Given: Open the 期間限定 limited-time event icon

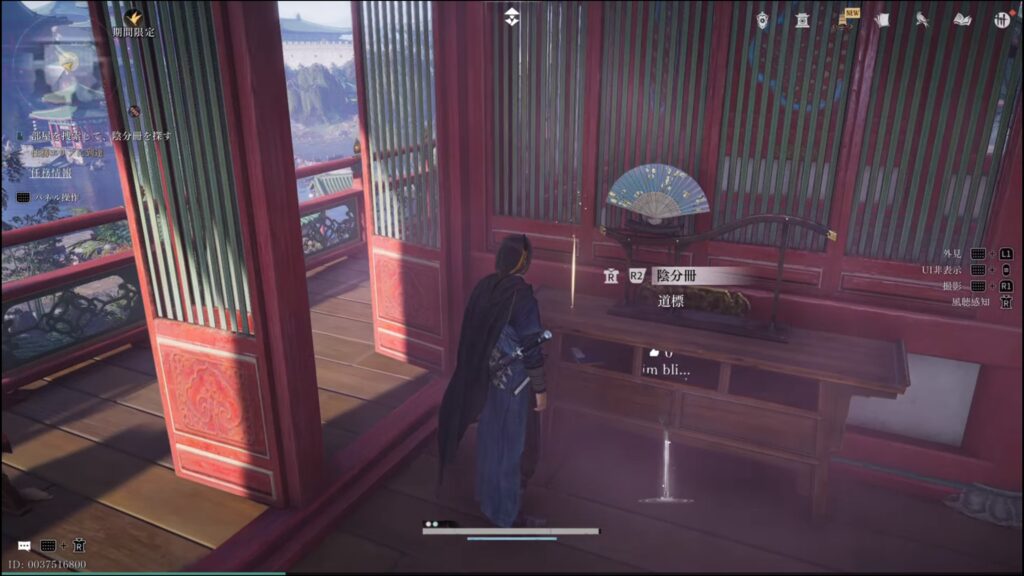Looking at the screenshot, I should tap(134, 18).
